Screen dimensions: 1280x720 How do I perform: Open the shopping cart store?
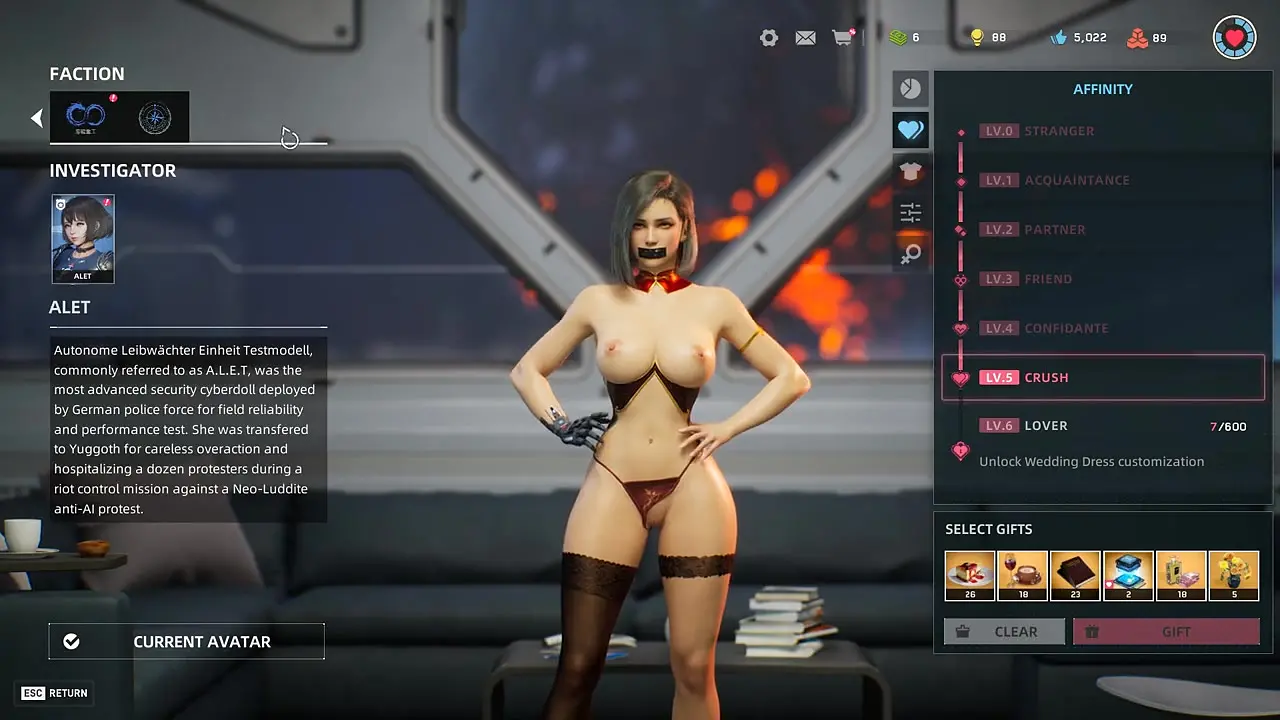coord(842,38)
